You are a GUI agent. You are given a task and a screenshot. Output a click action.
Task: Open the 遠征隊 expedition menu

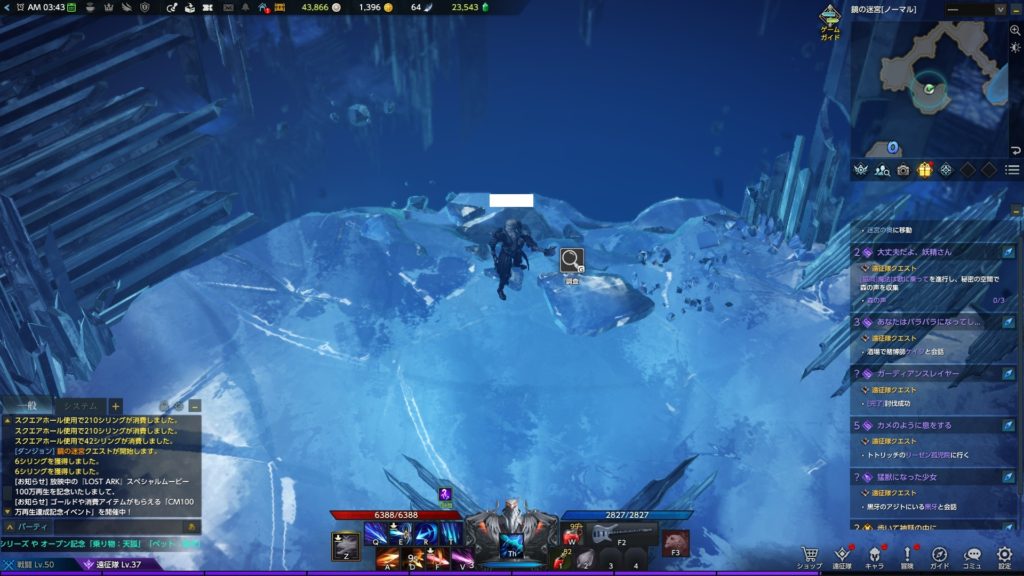click(842, 555)
